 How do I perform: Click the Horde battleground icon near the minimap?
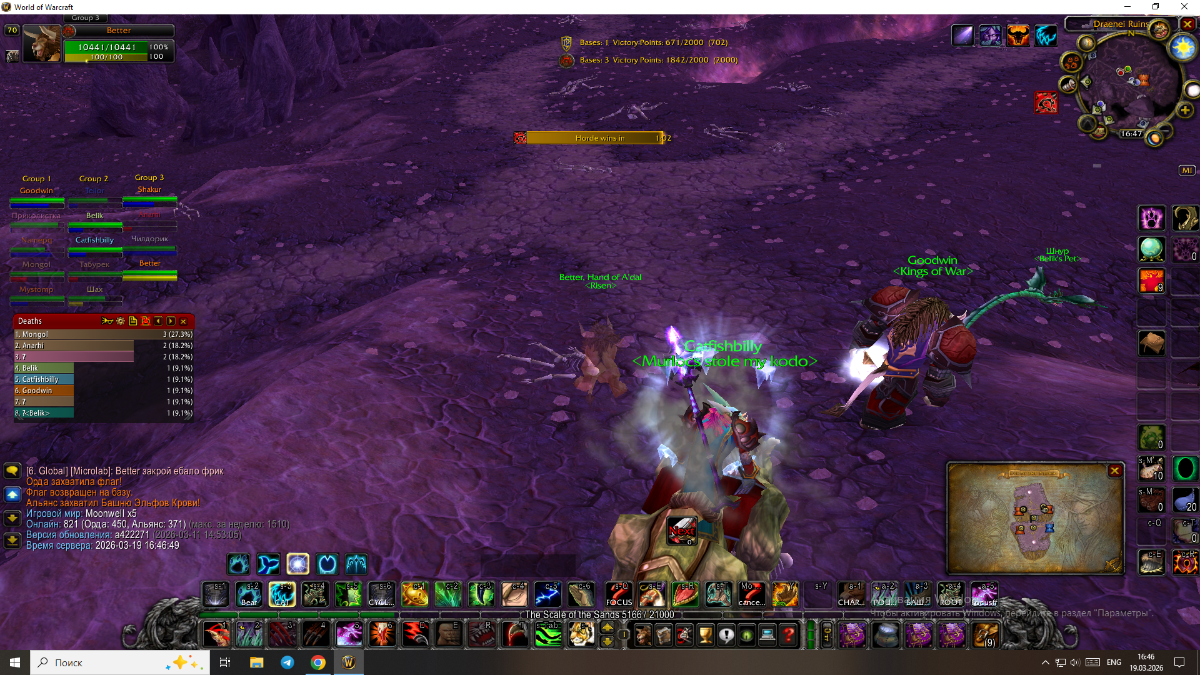pos(1046,102)
